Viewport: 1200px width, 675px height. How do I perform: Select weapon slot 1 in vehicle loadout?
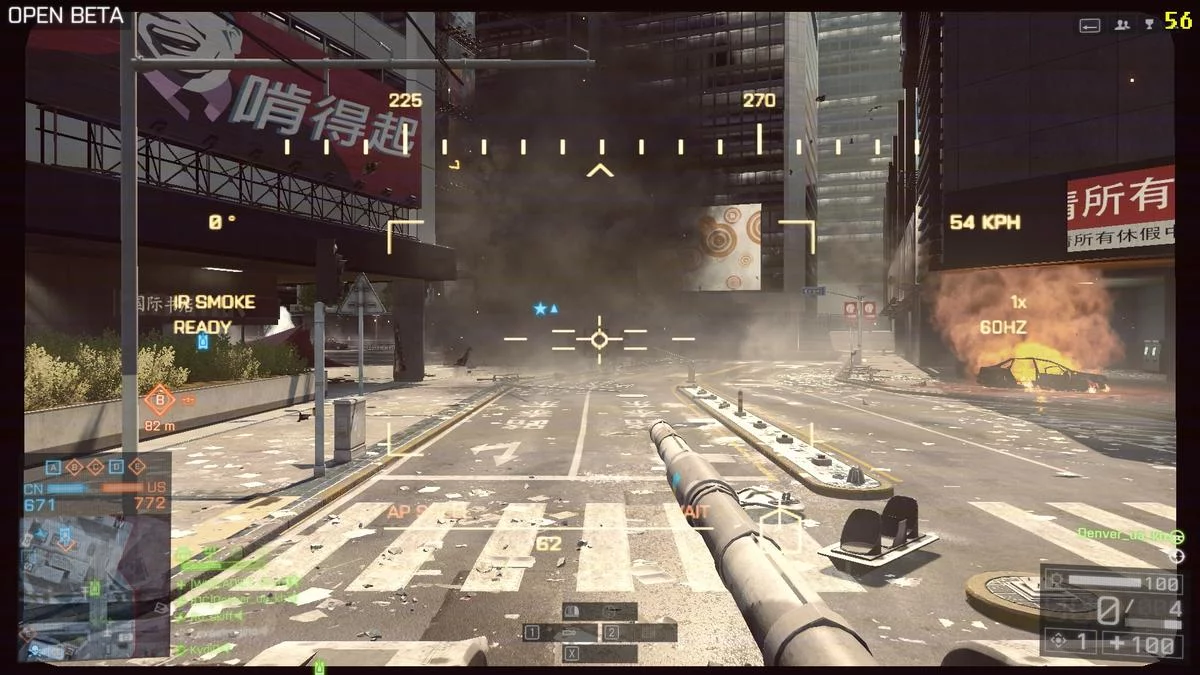pyautogui.click(x=561, y=632)
